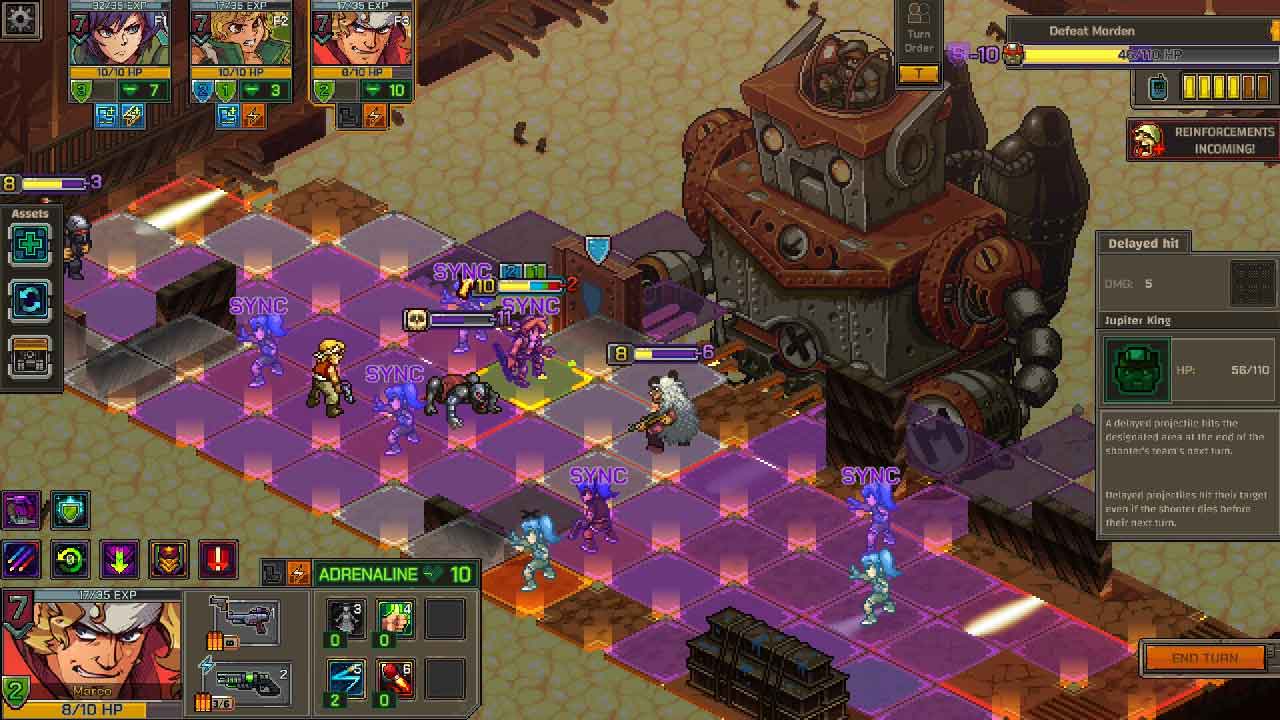
Task: Use the grey soldier figure skill
Action: (x=346, y=621)
